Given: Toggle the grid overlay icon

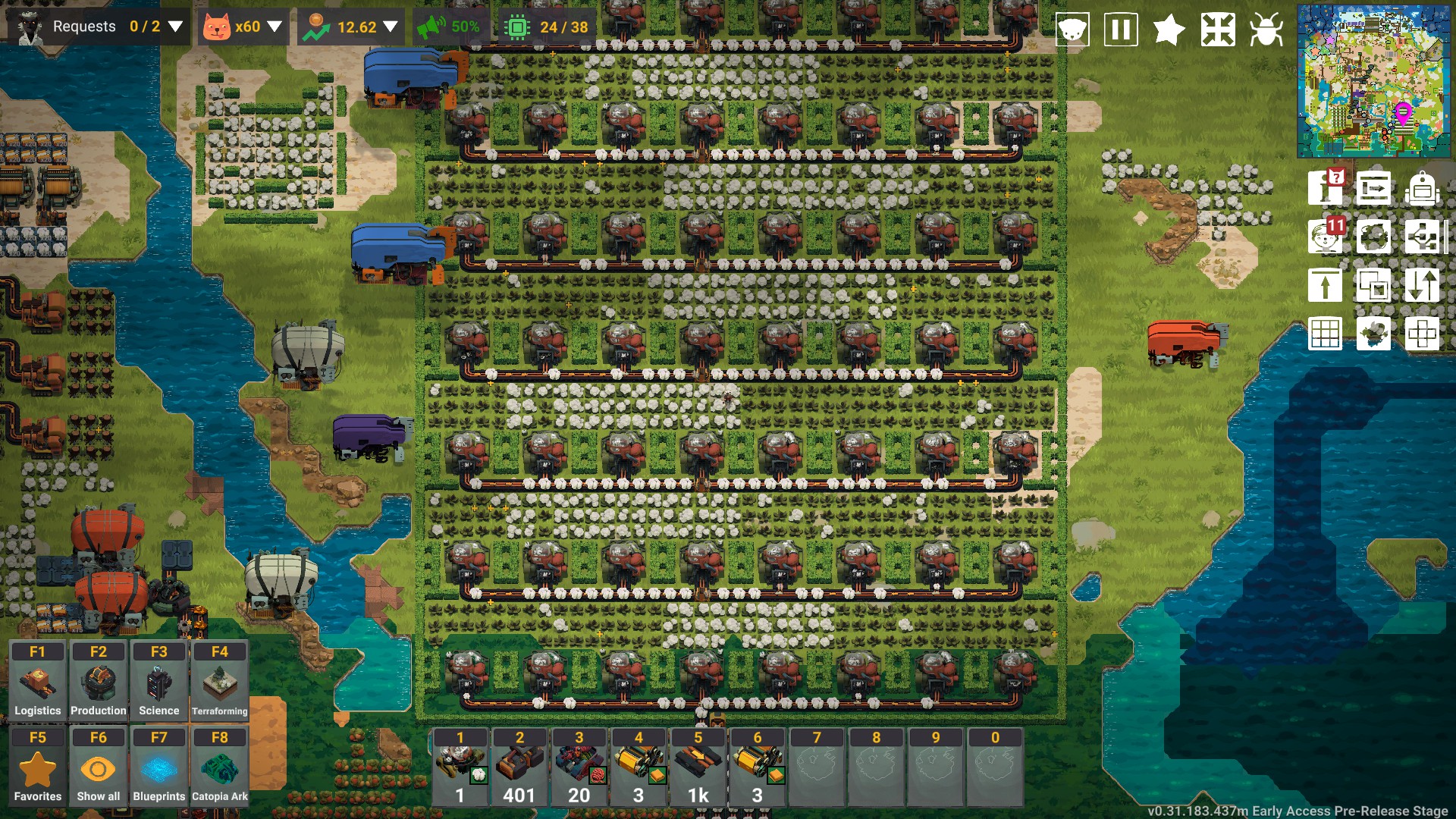Looking at the screenshot, I should pos(1326,334).
